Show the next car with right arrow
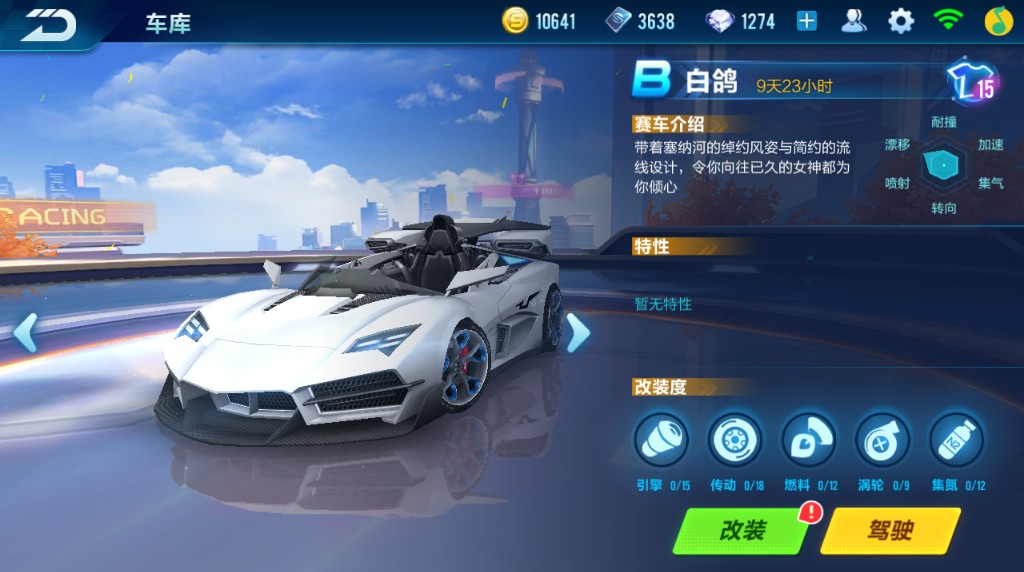Screen dimensions: 1024x572 click(x=577, y=332)
